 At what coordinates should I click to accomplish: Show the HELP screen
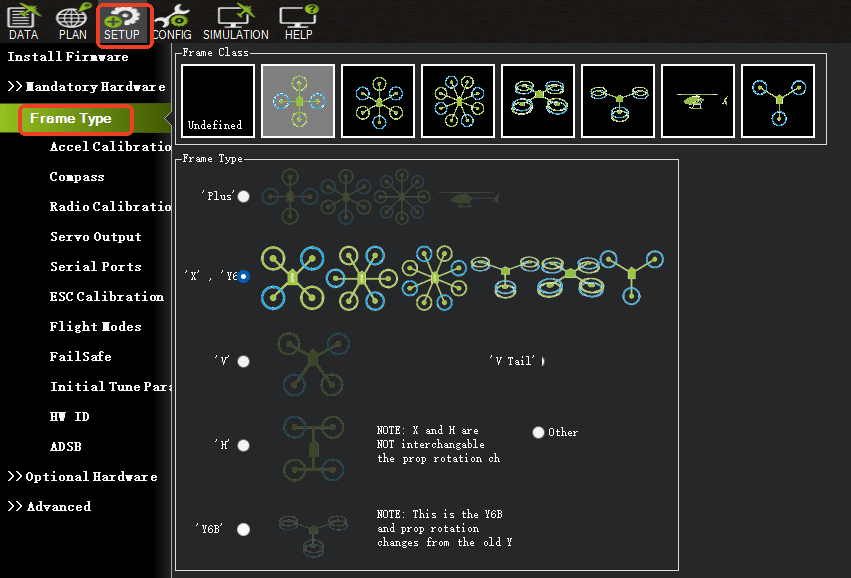click(298, 22)
